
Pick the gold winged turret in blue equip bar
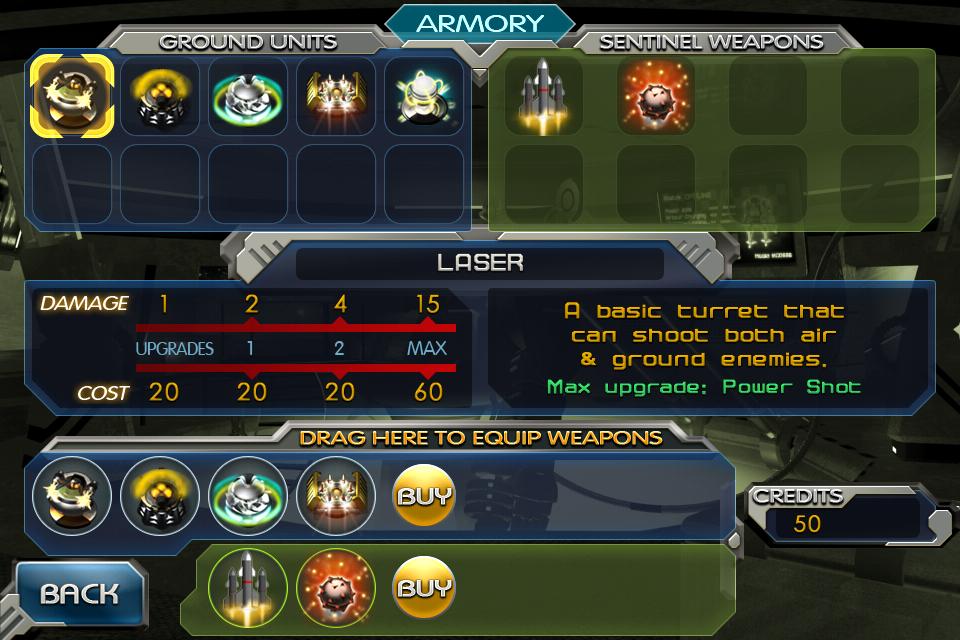pos(335,495)
